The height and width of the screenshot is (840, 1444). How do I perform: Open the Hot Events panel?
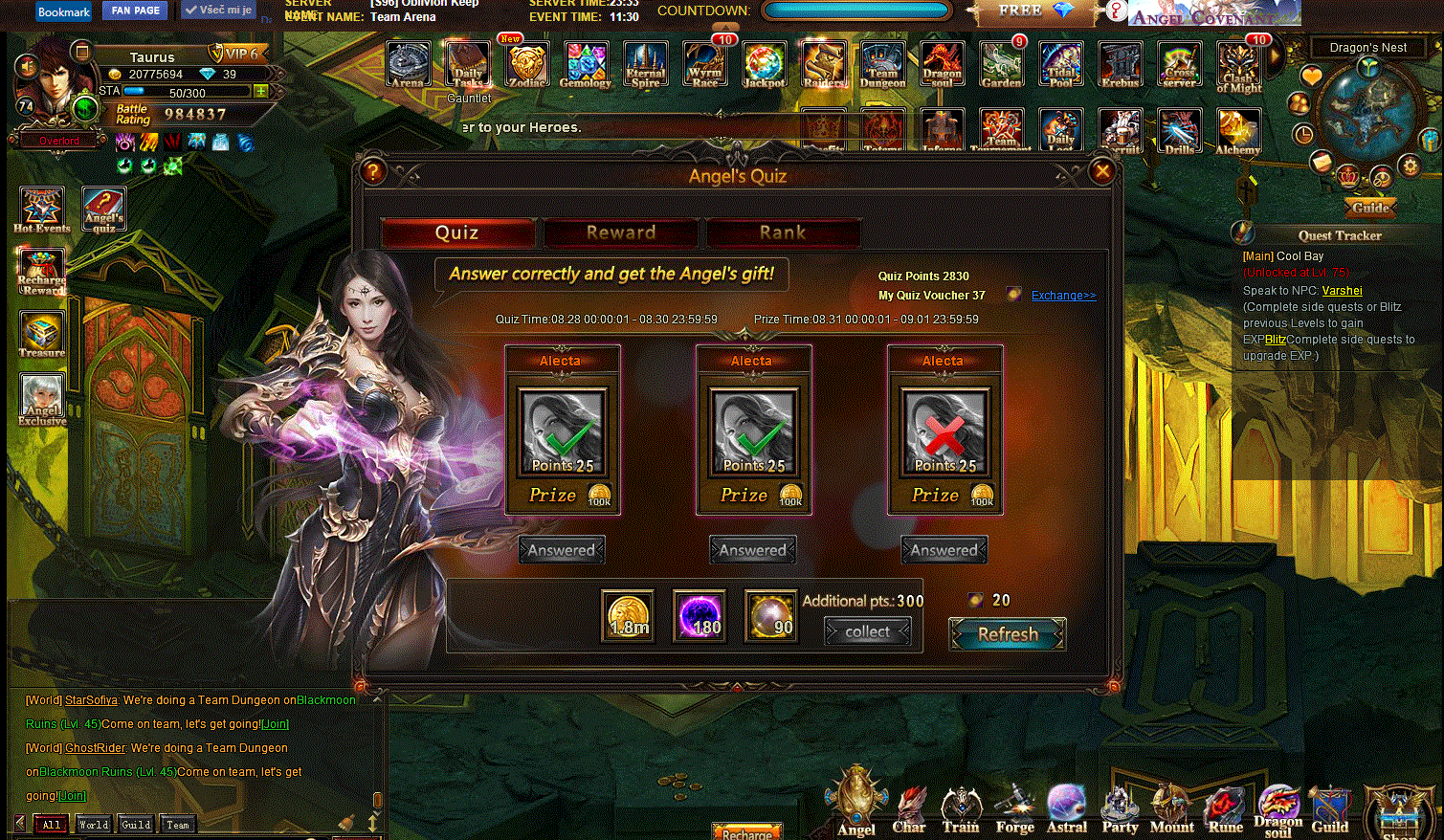(x=42, y=210)
